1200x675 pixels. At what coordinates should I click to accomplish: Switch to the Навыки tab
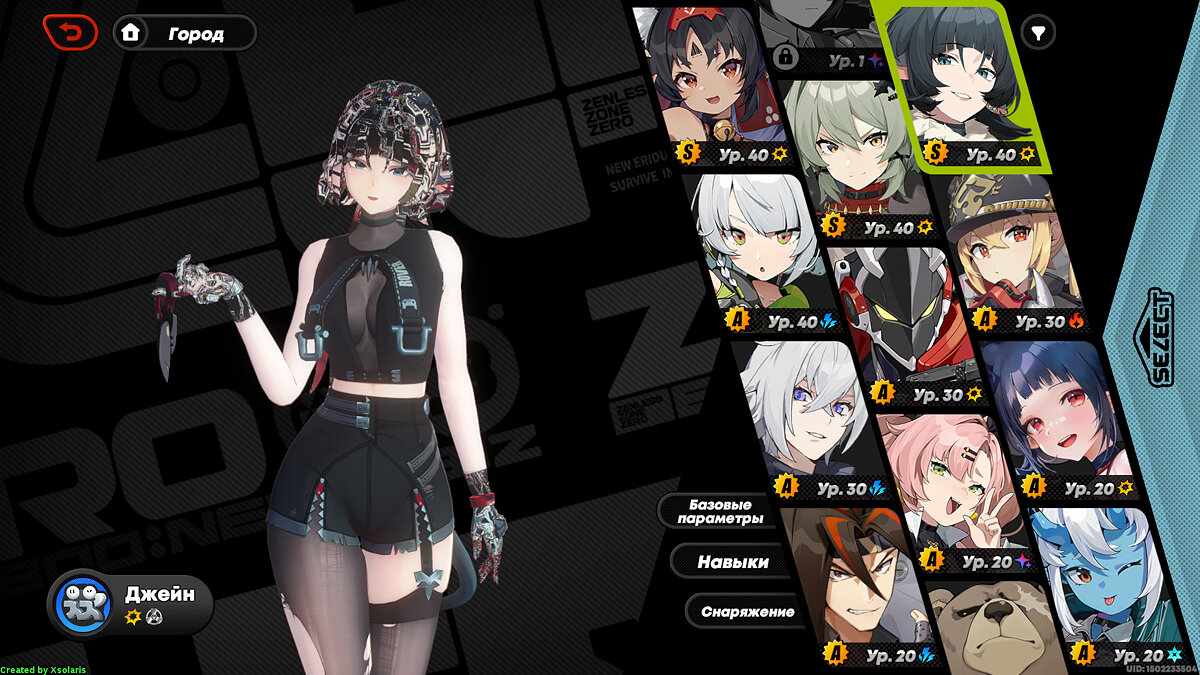[733, 562]
